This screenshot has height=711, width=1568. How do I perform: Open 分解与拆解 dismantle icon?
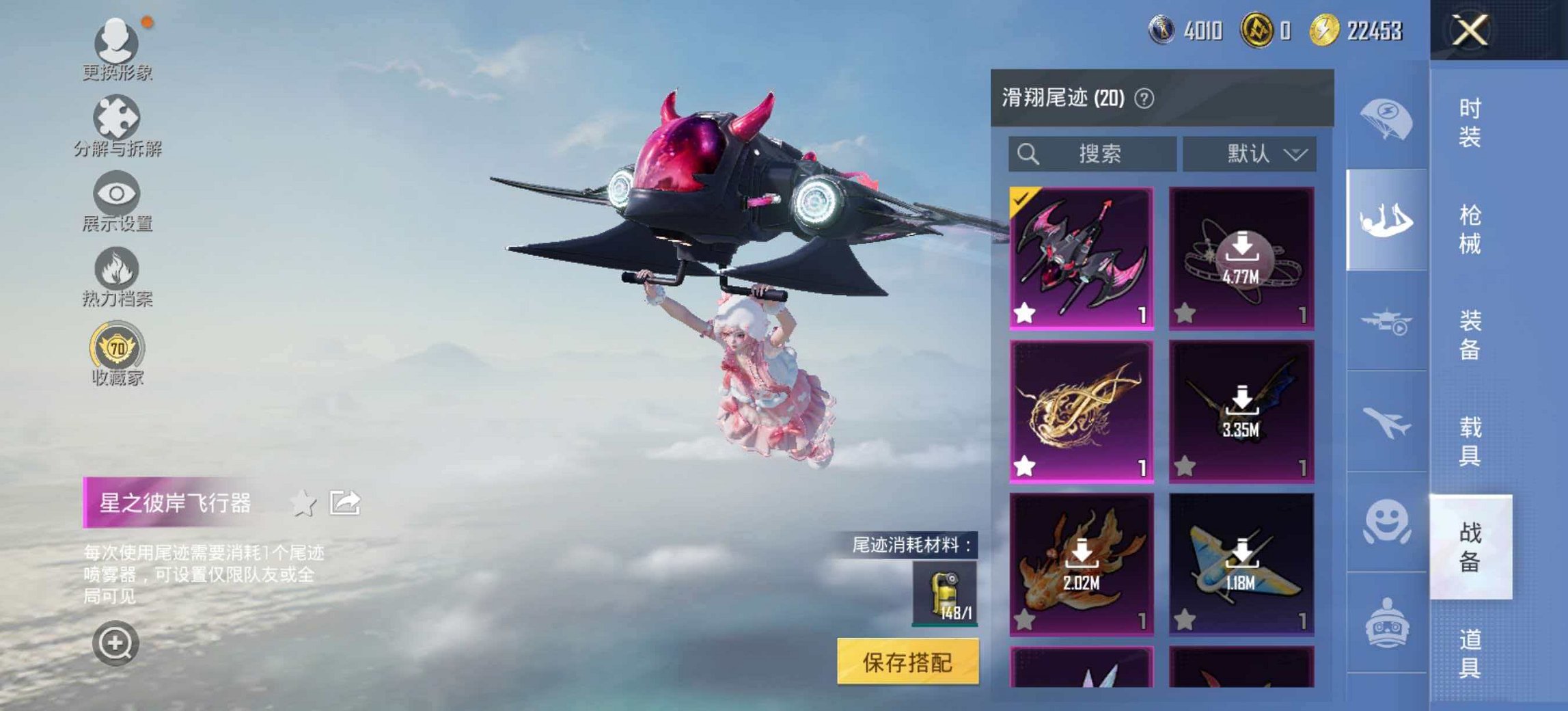click(118, 122)
